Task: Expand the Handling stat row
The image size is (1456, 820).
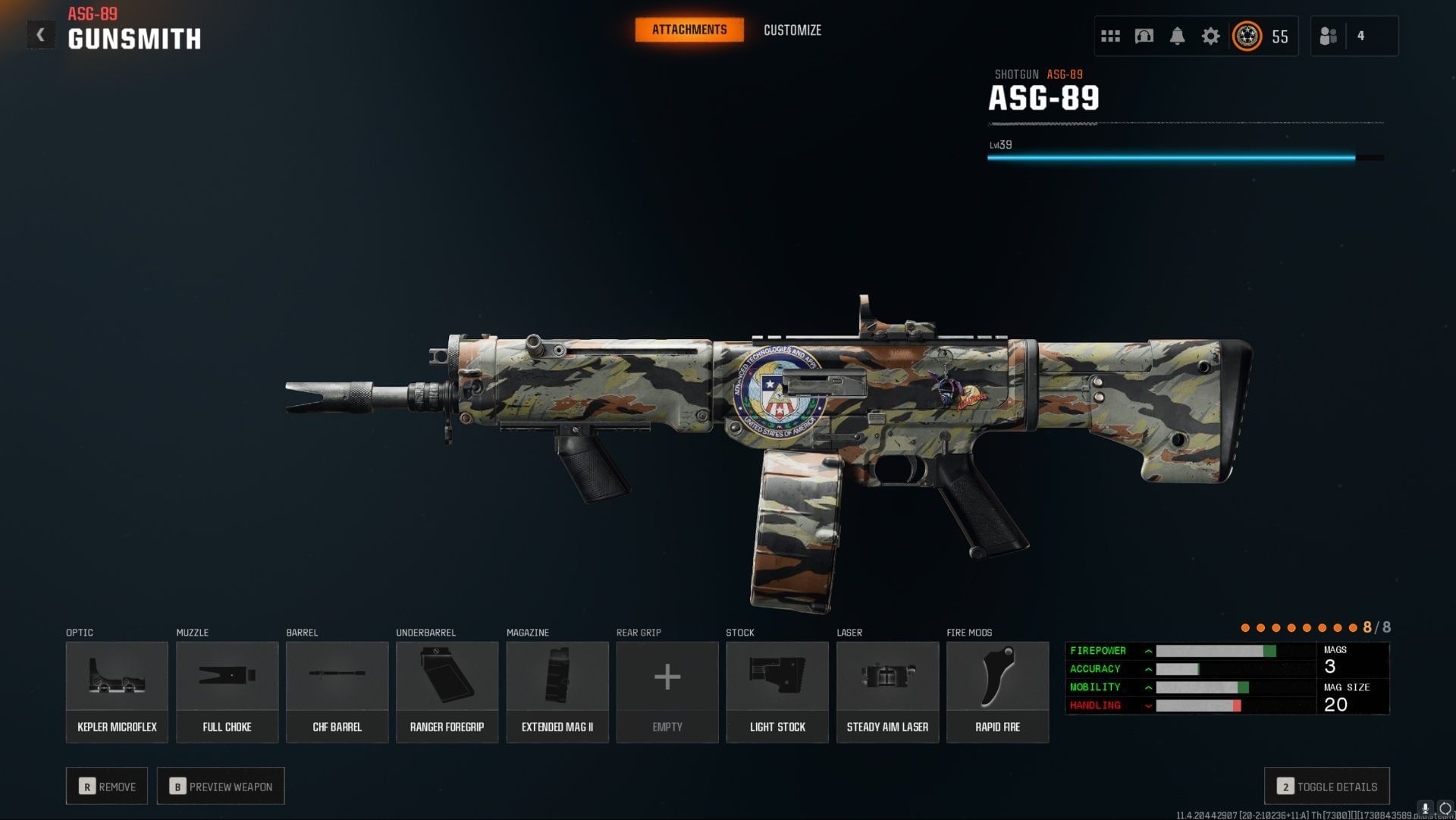Action: coord(1149,705)
